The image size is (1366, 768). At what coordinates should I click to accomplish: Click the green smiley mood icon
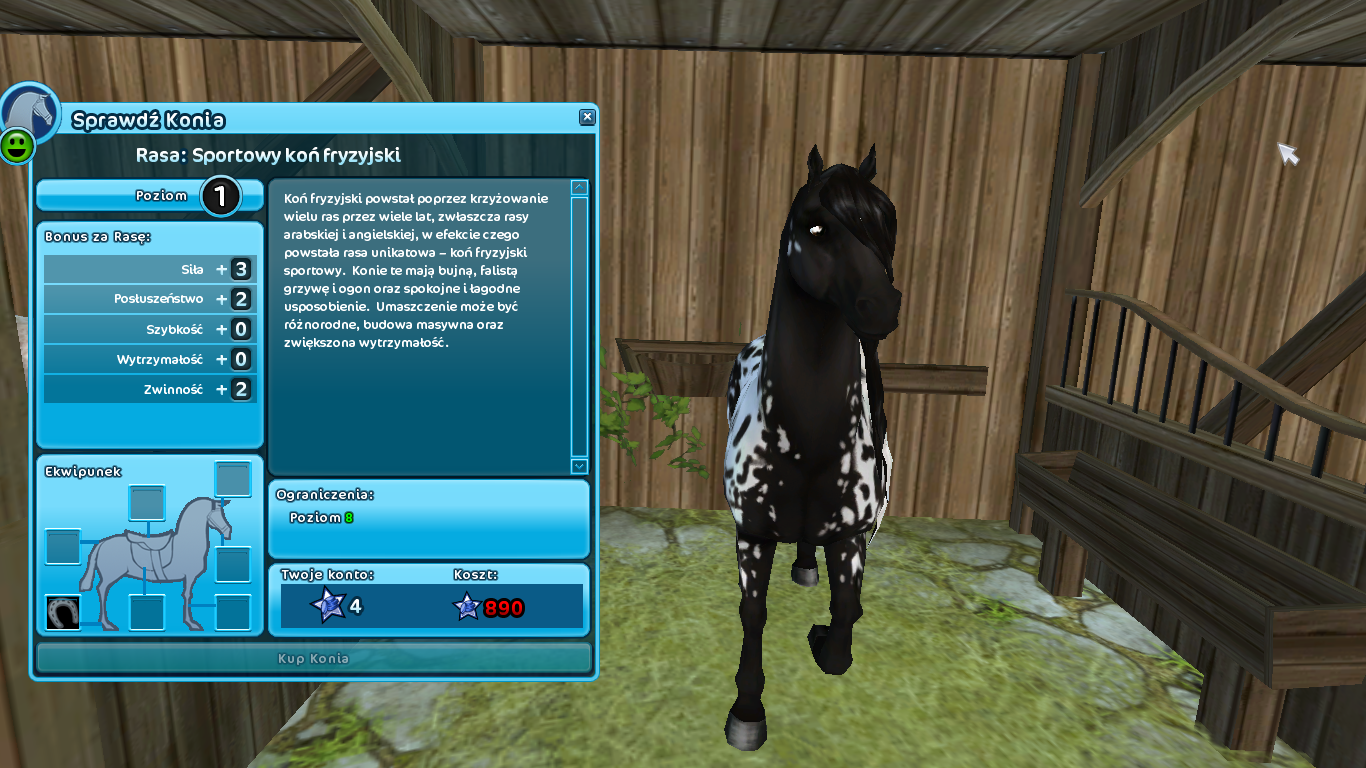click(18, 146)
